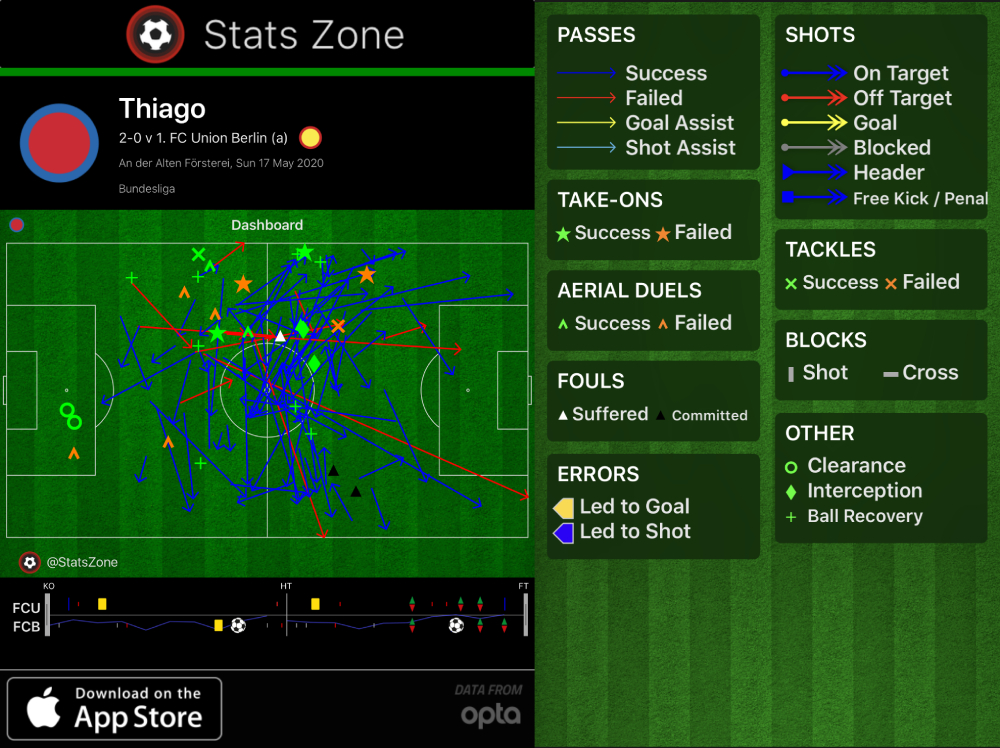This screenshot has width=1000, height=748.
Task: Select the FCB first-half goal marker on timeline
Action: coord(238,625)
